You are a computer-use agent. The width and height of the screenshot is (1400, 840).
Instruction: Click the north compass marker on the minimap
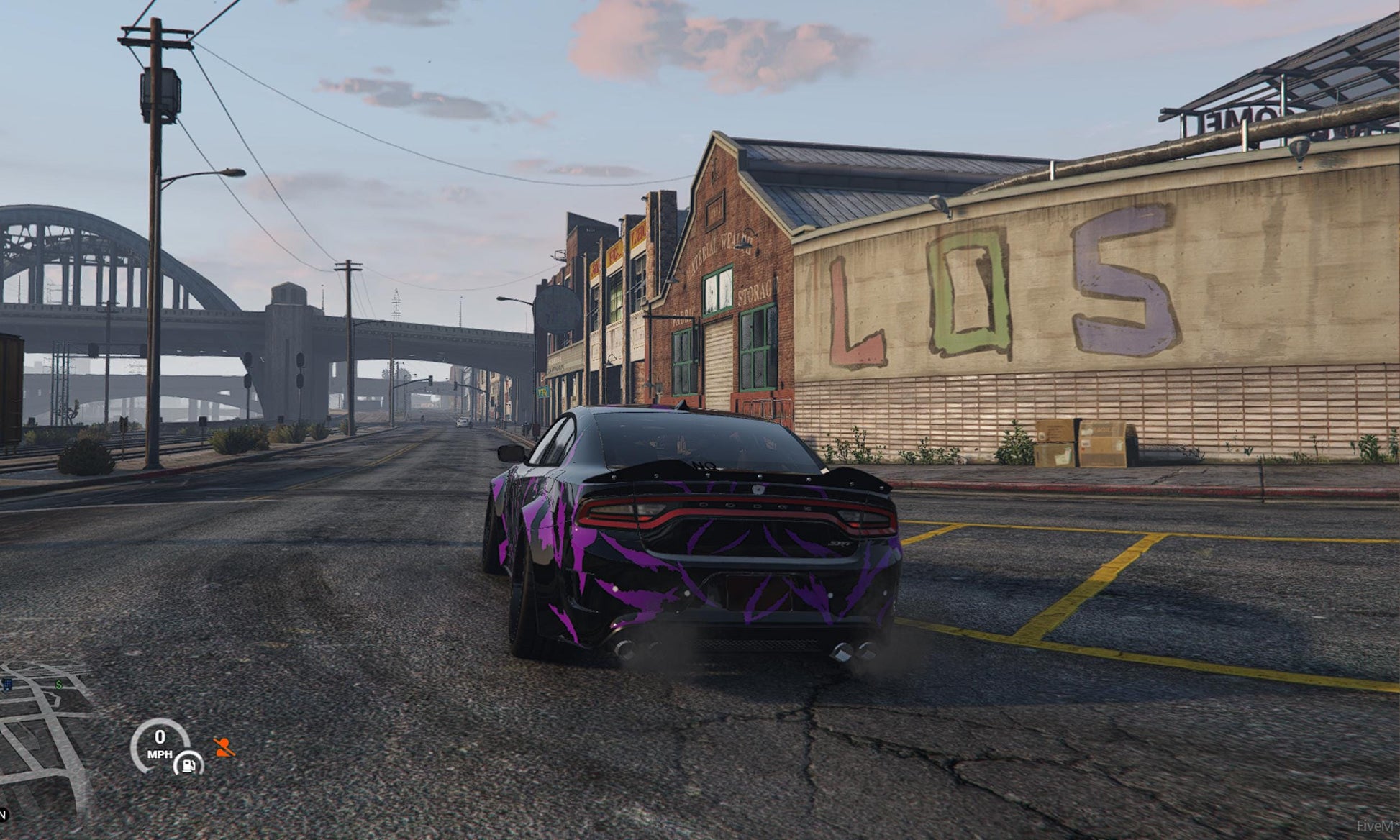pyautogui.click(x=3, y=815)
